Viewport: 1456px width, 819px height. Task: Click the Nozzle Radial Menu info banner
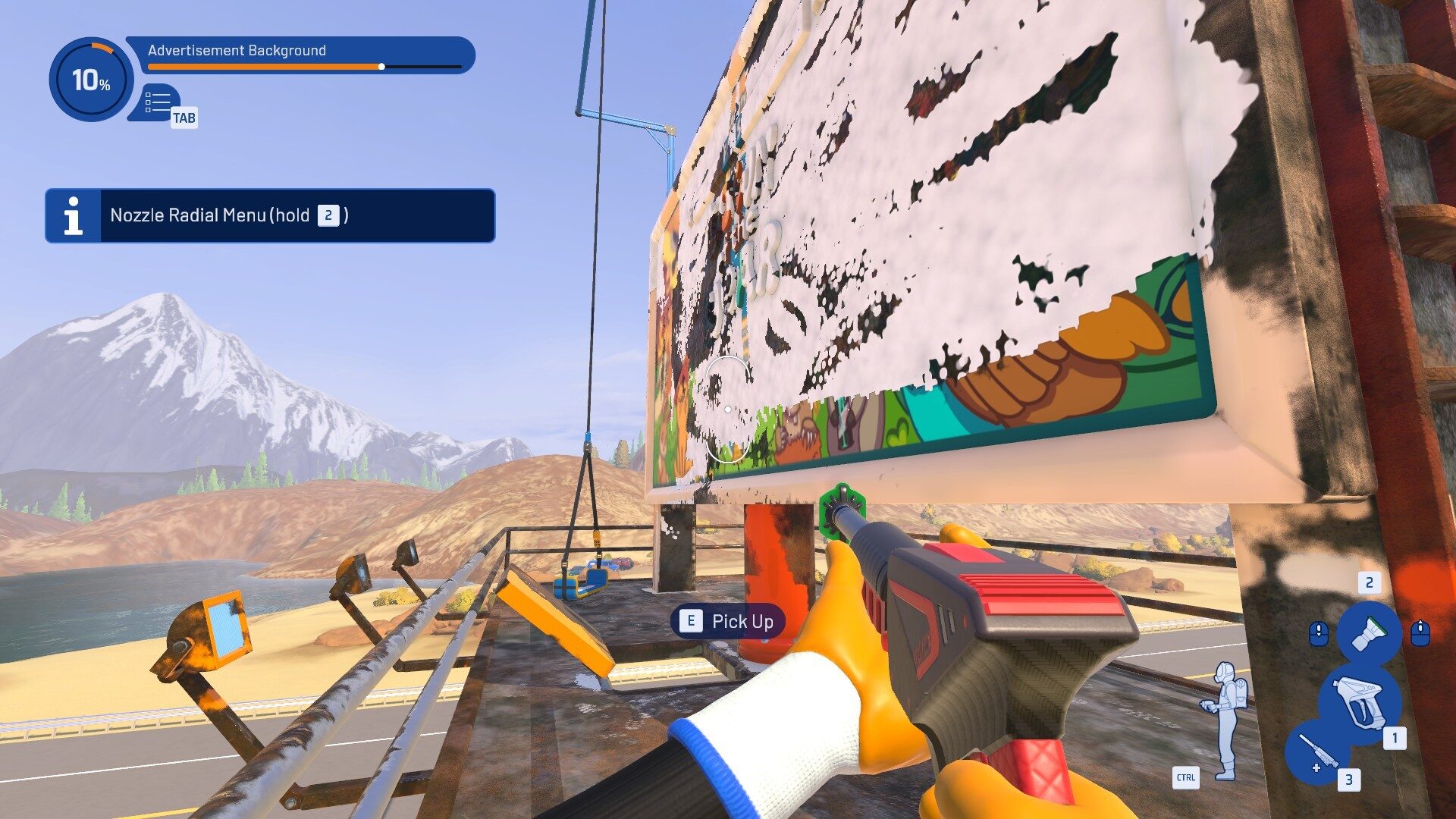pyautogui.click(x=270, y=216)
